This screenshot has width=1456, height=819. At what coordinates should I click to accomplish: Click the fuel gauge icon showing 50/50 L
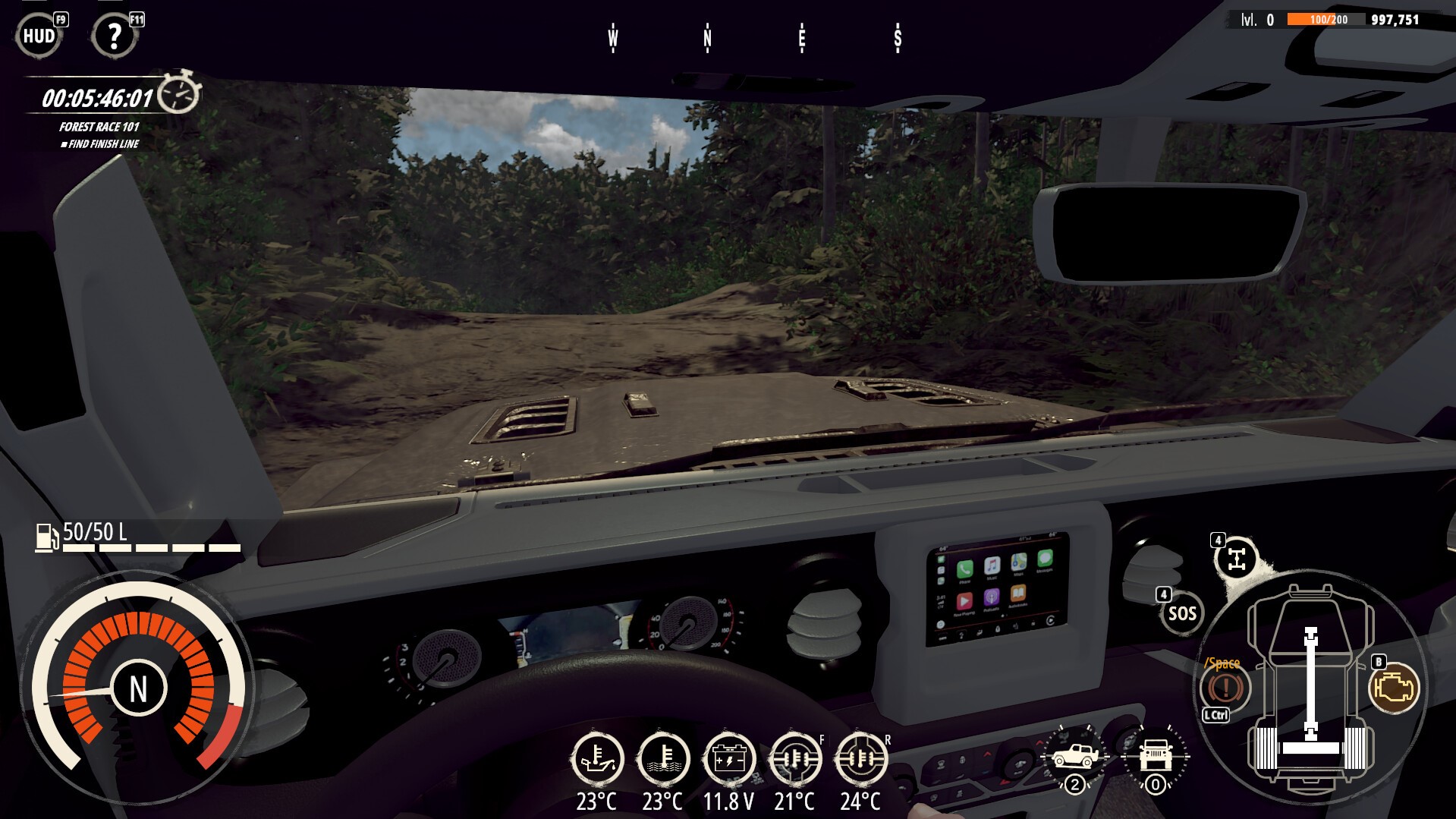[47, 536]
